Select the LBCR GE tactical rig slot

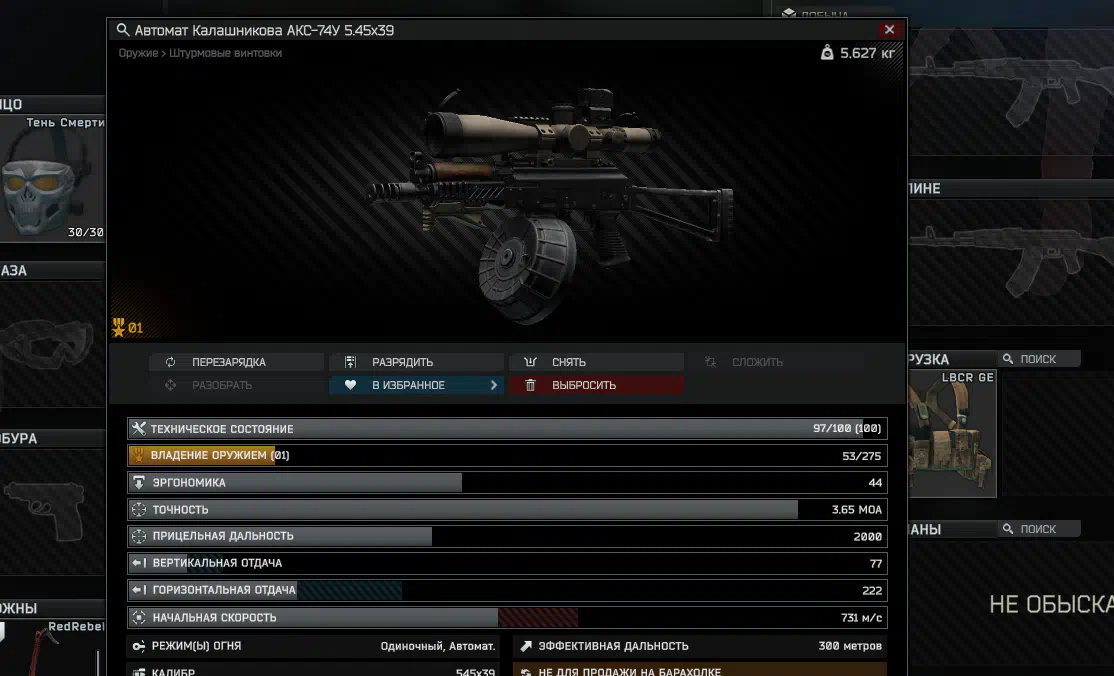pyautogui.click(x=952, y=435)
